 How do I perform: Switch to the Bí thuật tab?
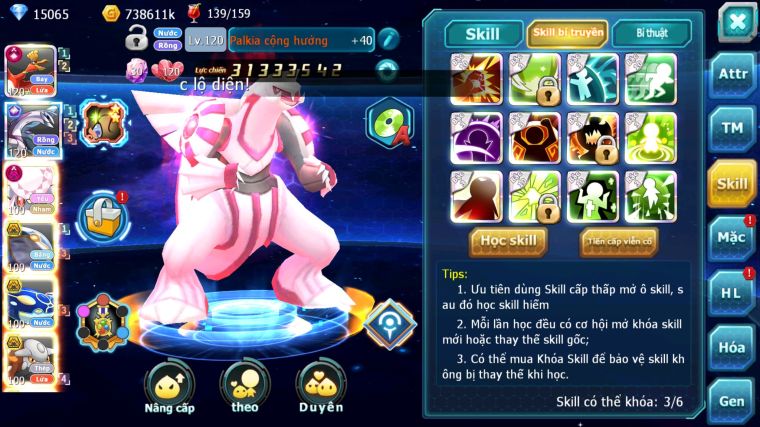651,34
